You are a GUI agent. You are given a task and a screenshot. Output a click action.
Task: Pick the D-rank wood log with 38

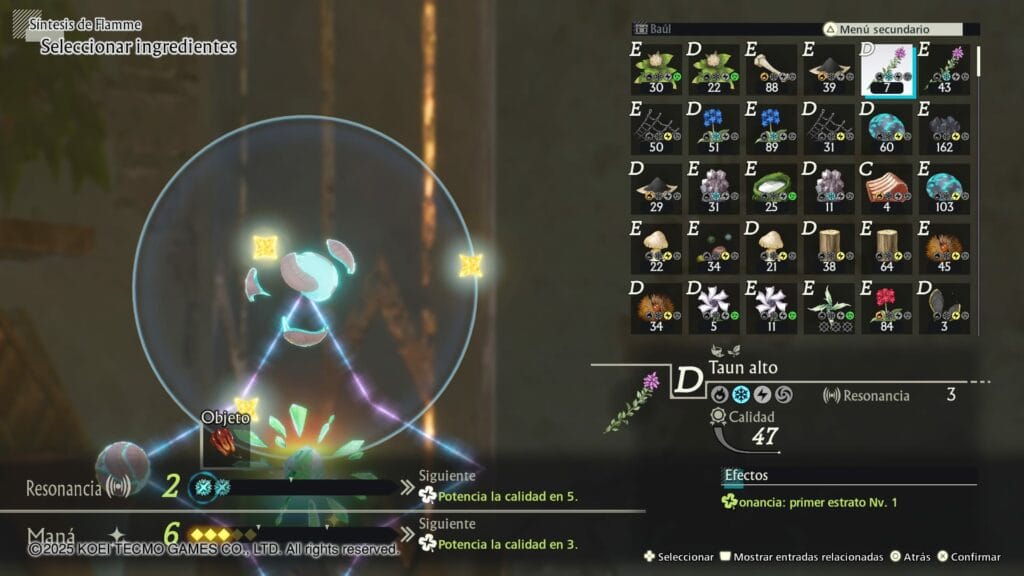[829, 248]
